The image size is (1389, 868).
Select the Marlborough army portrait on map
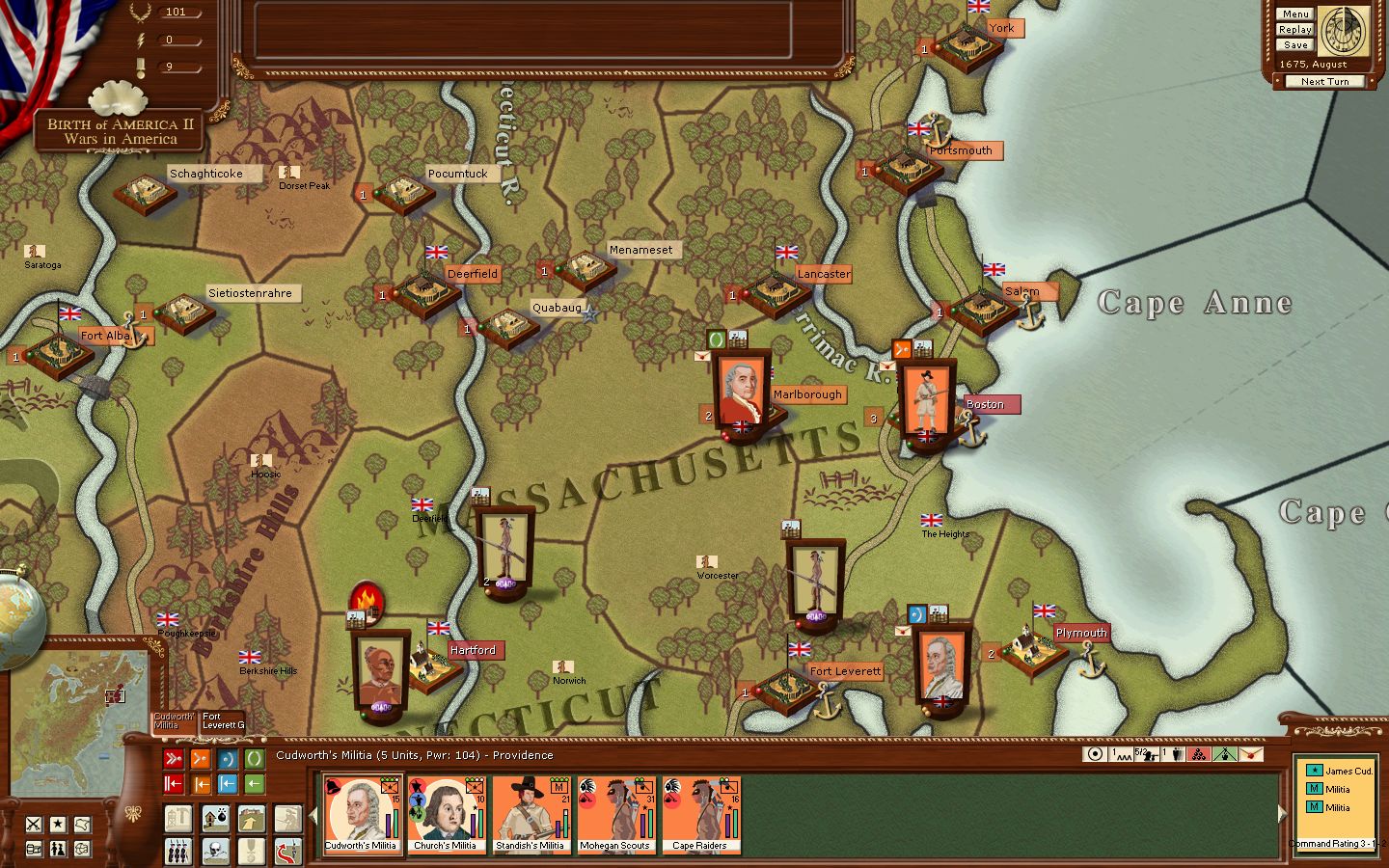[x=742, y=391]
